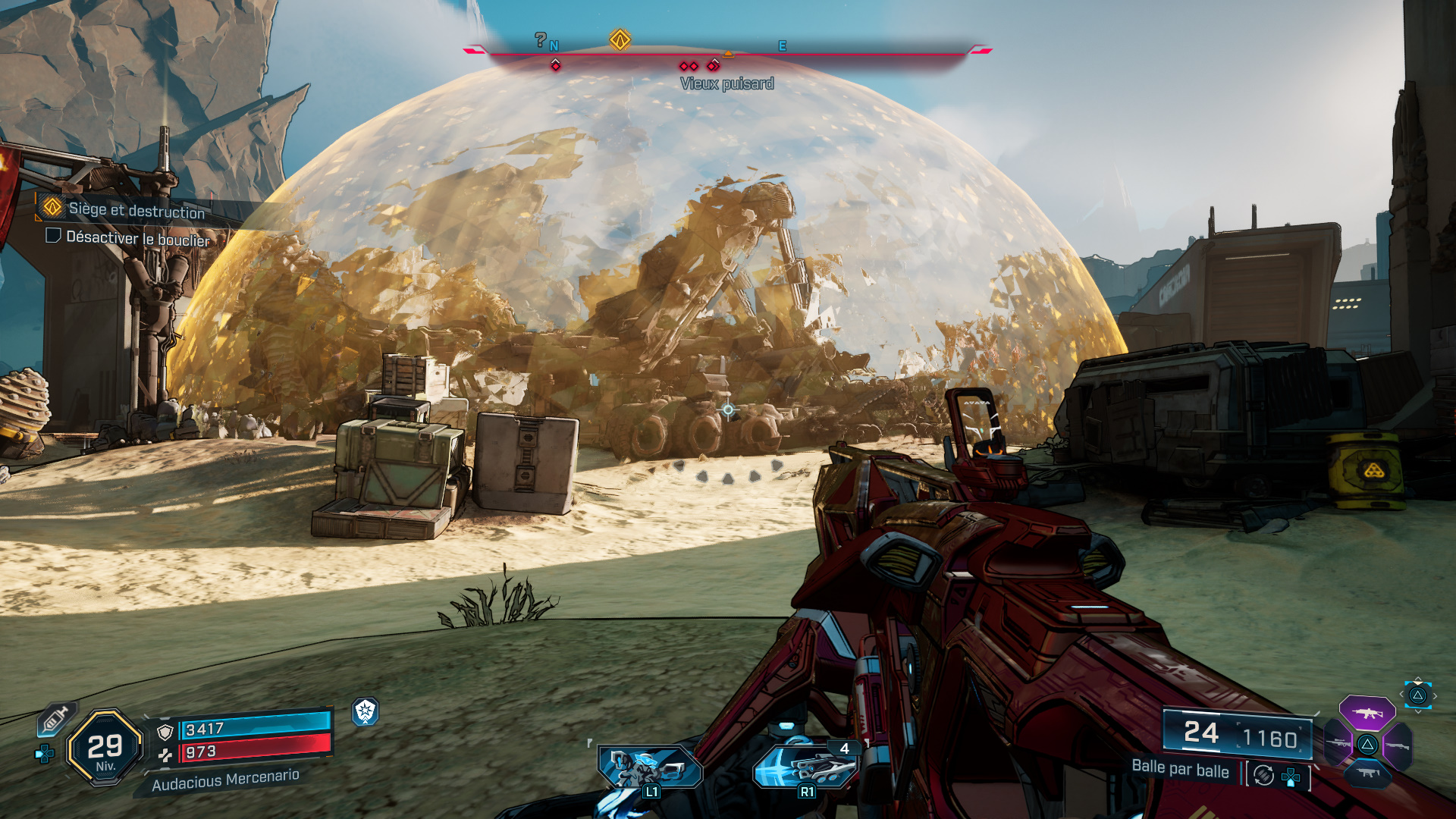Click the Audacious Mercenario character name
The image size is (1456, 819).
pos(226,781)
